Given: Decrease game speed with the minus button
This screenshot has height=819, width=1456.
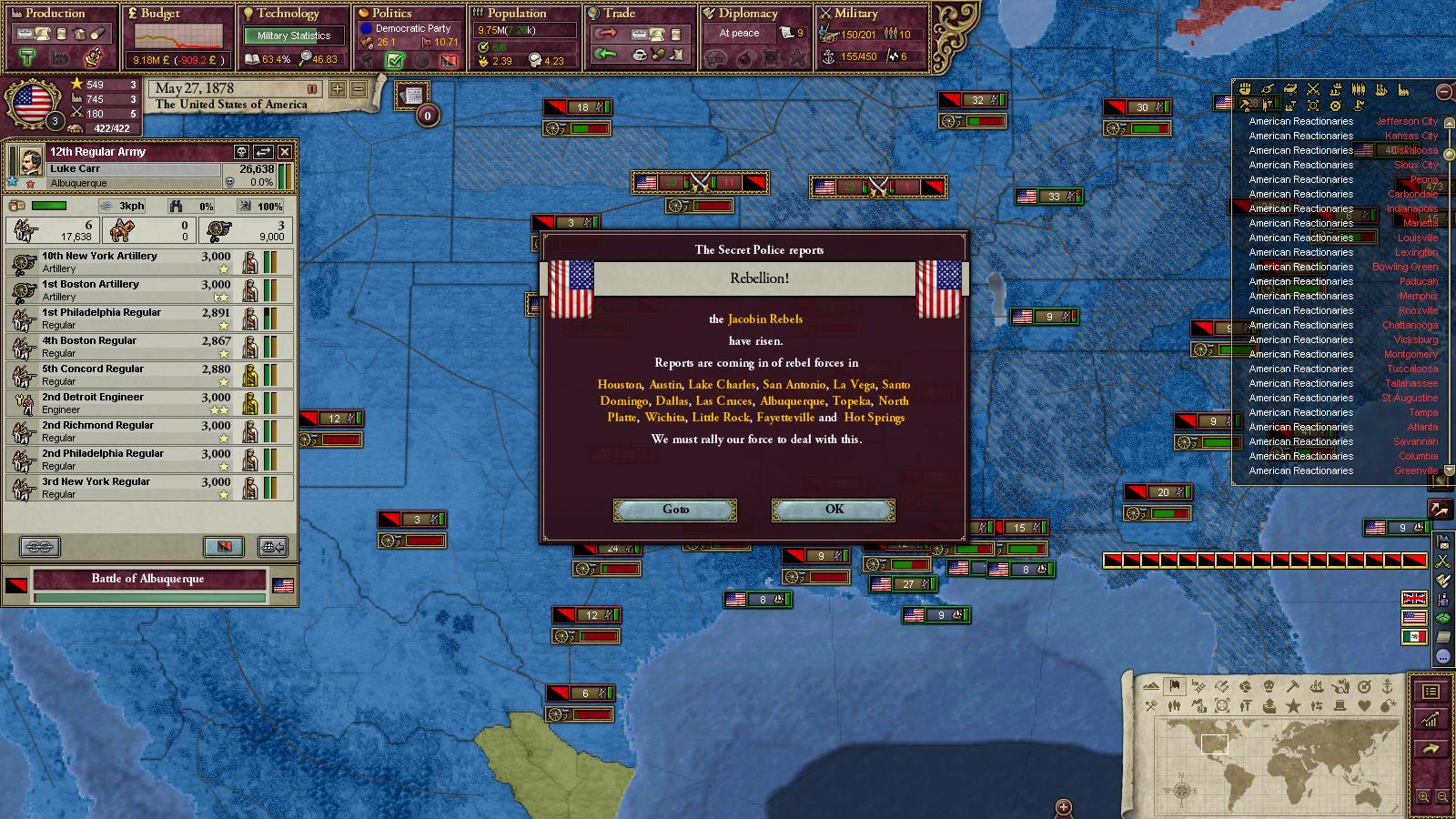Looking at the screenshot, I should (x=359, y=89).
